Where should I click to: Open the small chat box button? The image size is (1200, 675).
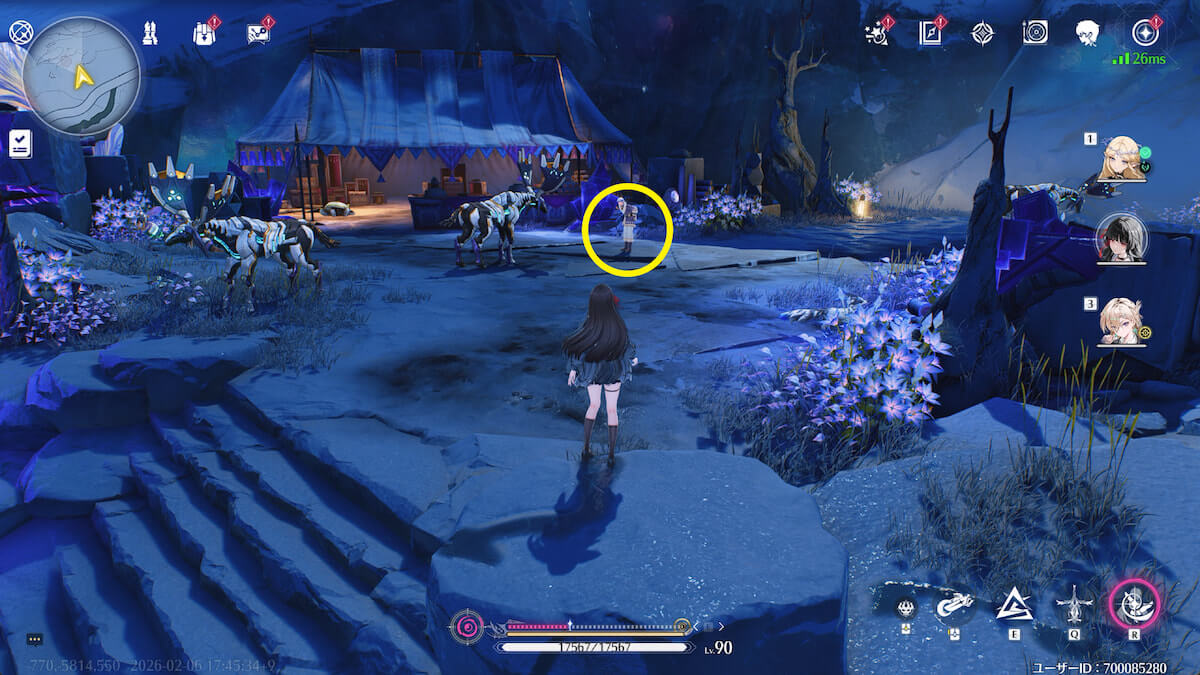34,638
